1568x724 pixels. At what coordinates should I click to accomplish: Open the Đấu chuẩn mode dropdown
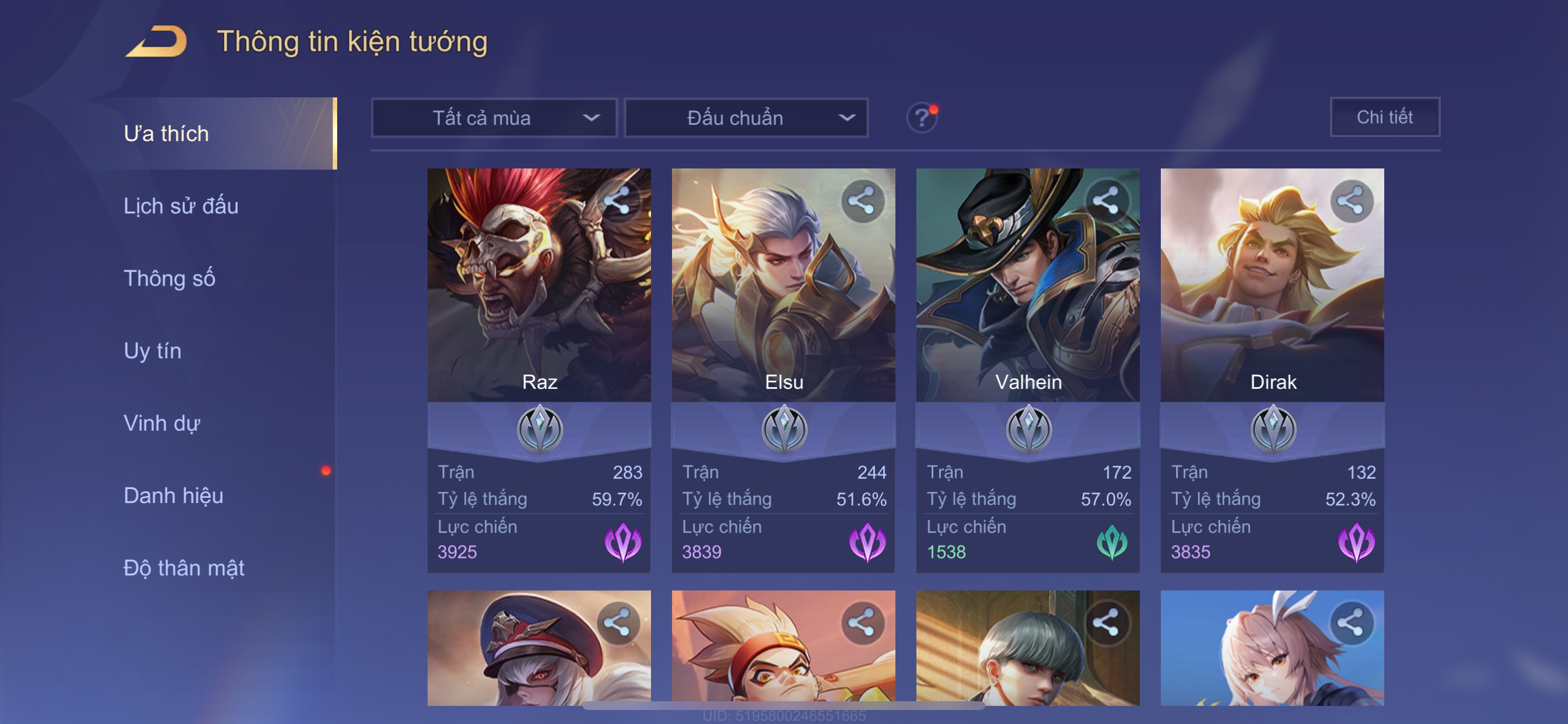coord(746,117)
